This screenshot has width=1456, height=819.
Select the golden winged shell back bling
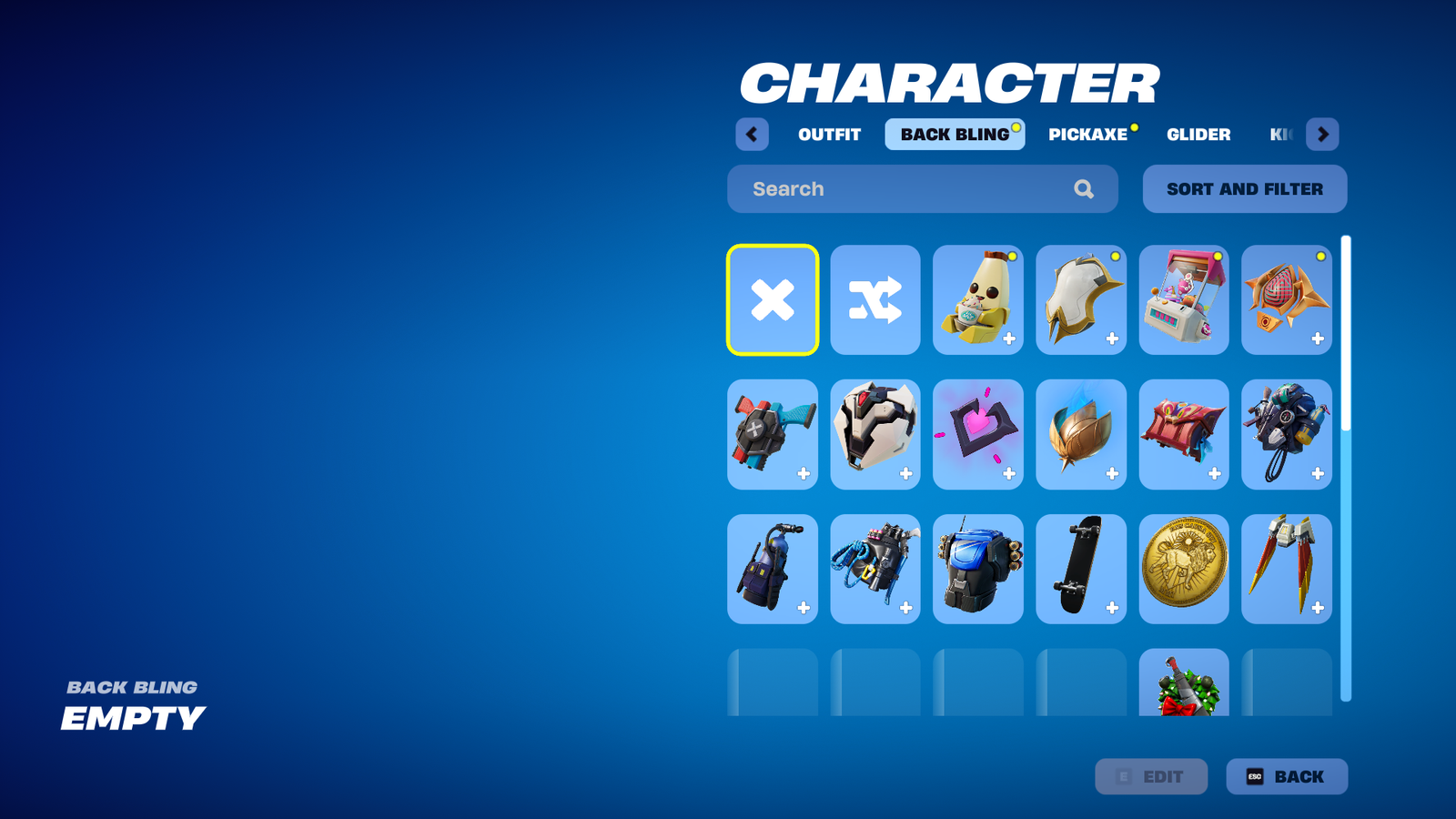(x=1080, y=435)
